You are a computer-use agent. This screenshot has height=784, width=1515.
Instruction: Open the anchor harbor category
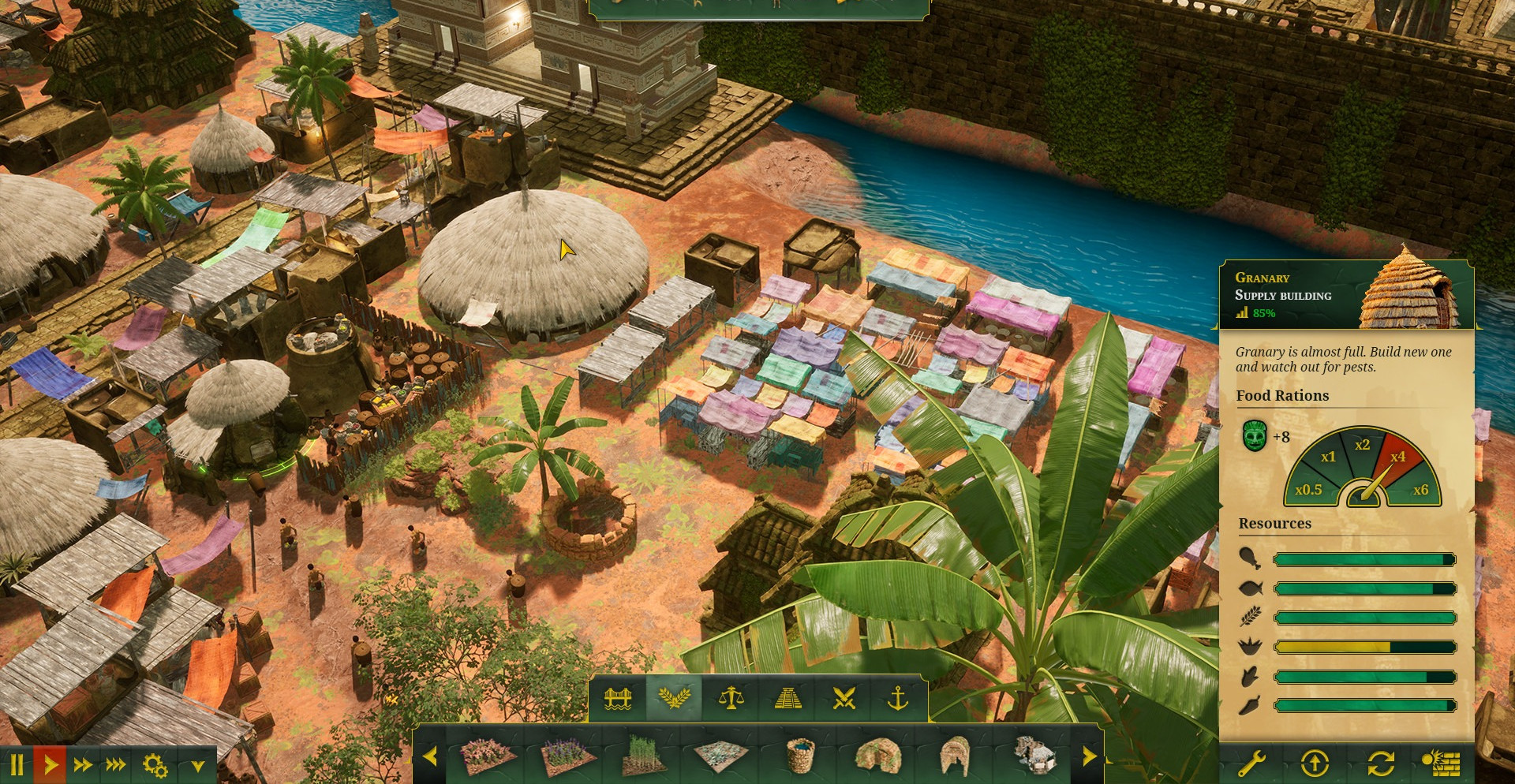898,698
